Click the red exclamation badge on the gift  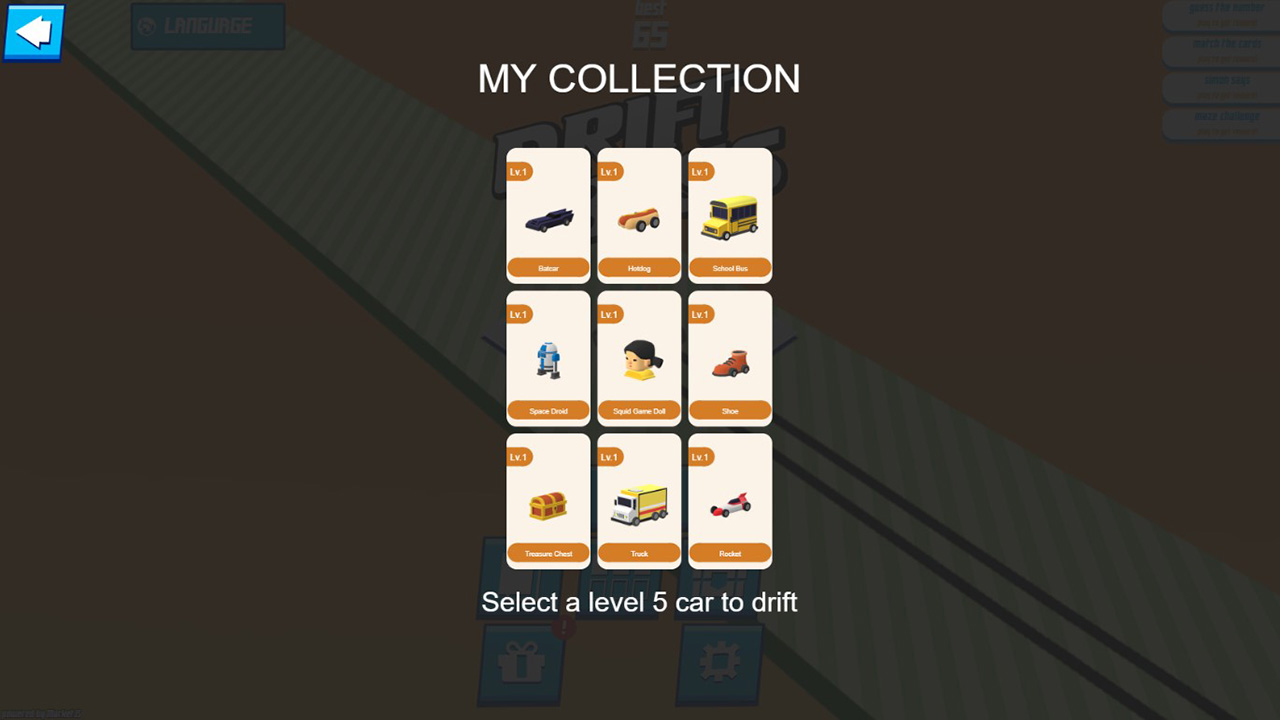click(x=562, y=628)
